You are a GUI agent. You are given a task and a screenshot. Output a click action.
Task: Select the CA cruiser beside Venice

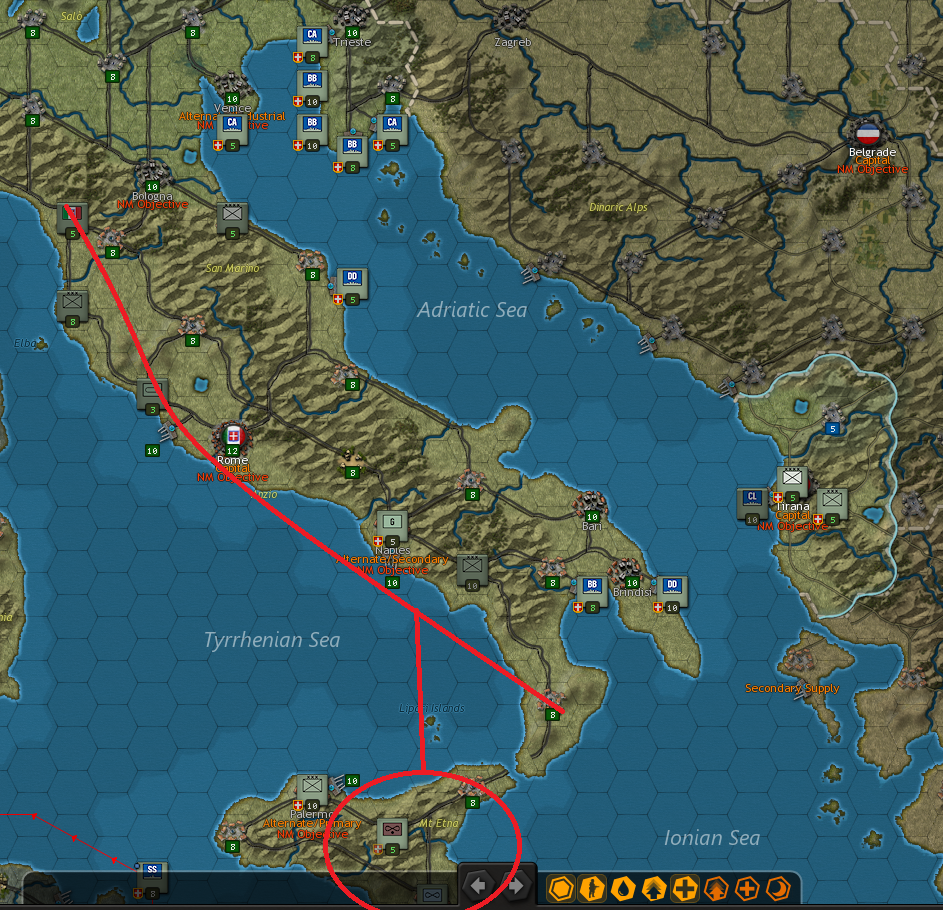tap(232, 125)
